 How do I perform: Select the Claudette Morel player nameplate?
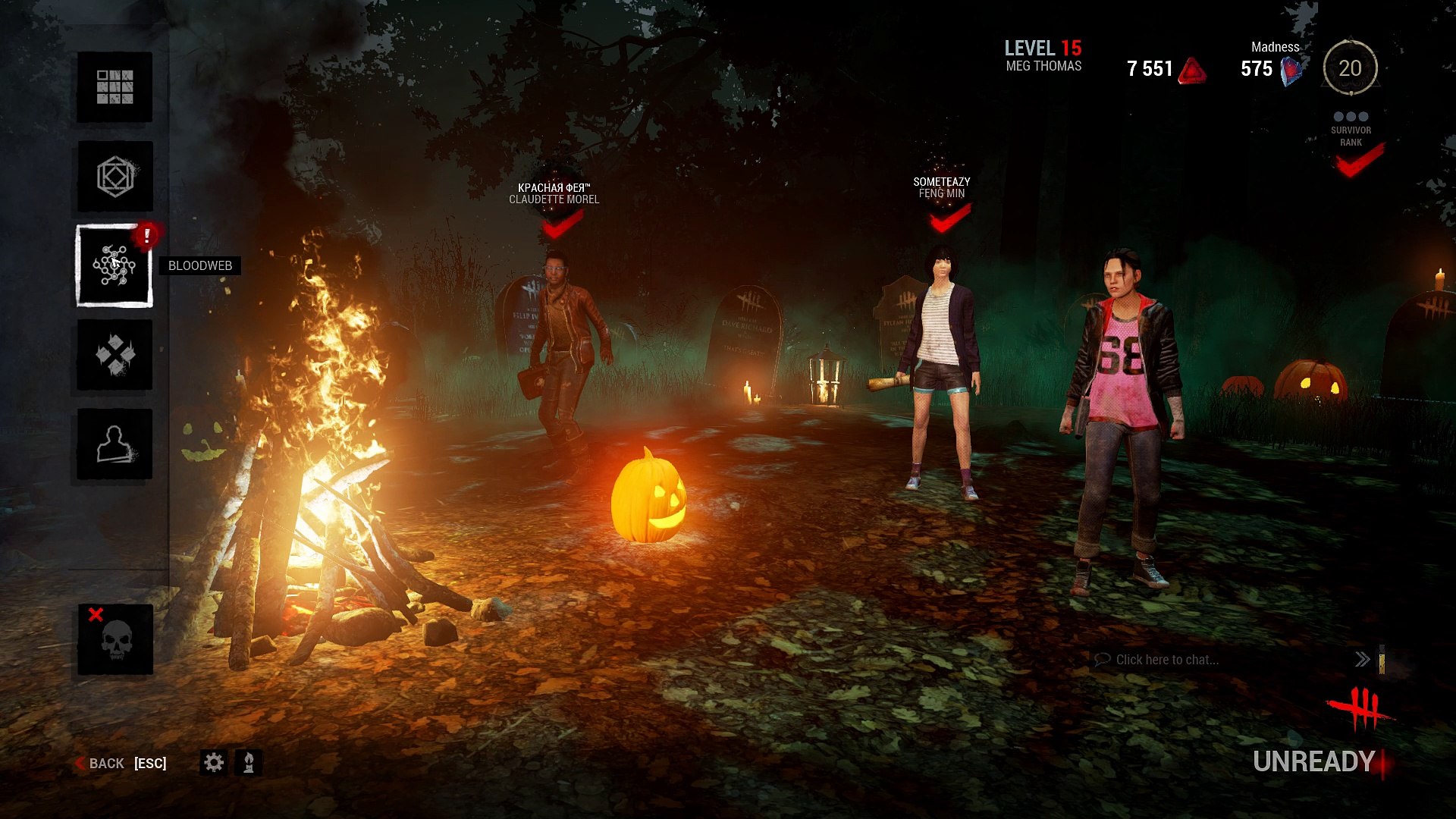(554, 193)
